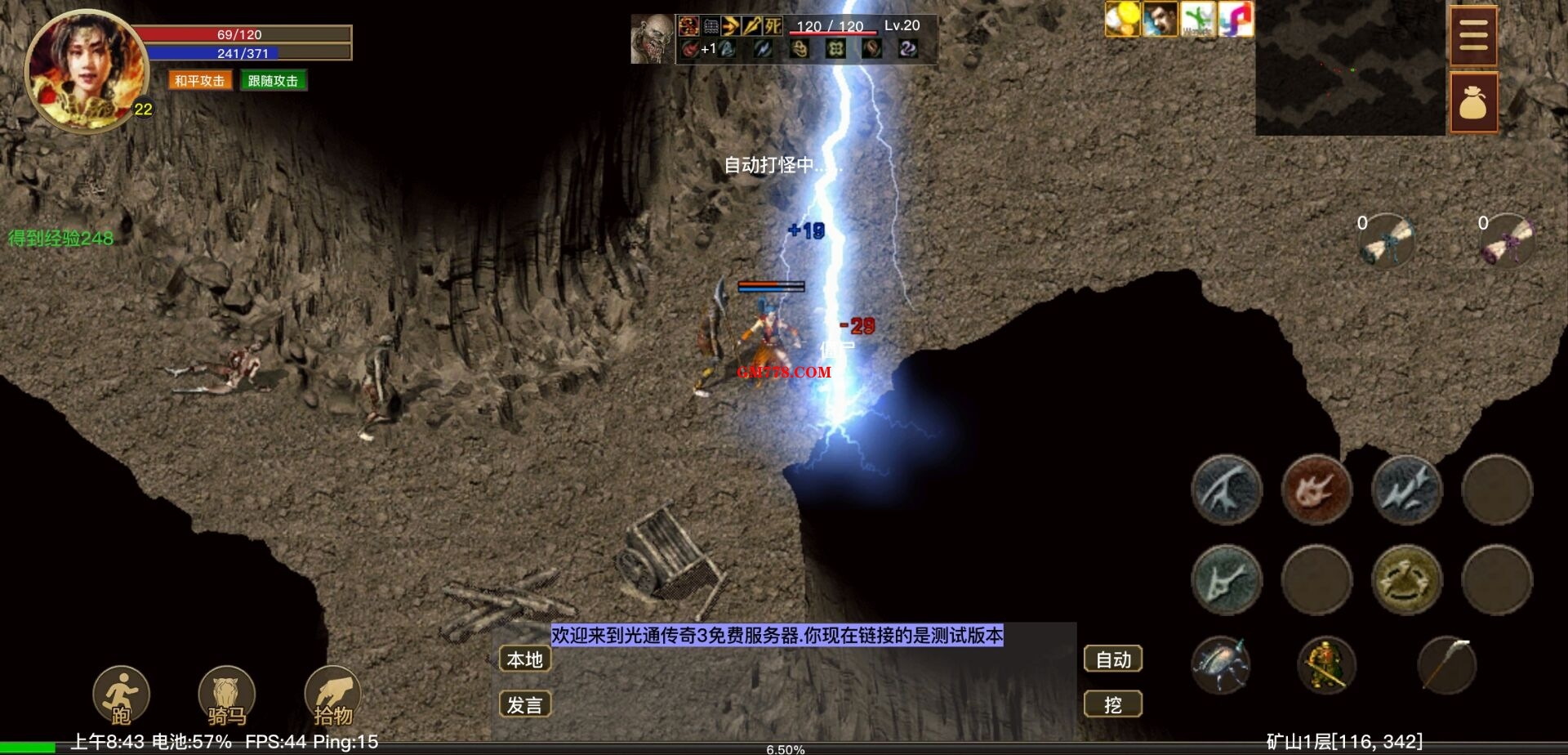Click the cave minimap
Image resolution: width=1568 pixels, height=755 pixels.
click(1349, 69)
